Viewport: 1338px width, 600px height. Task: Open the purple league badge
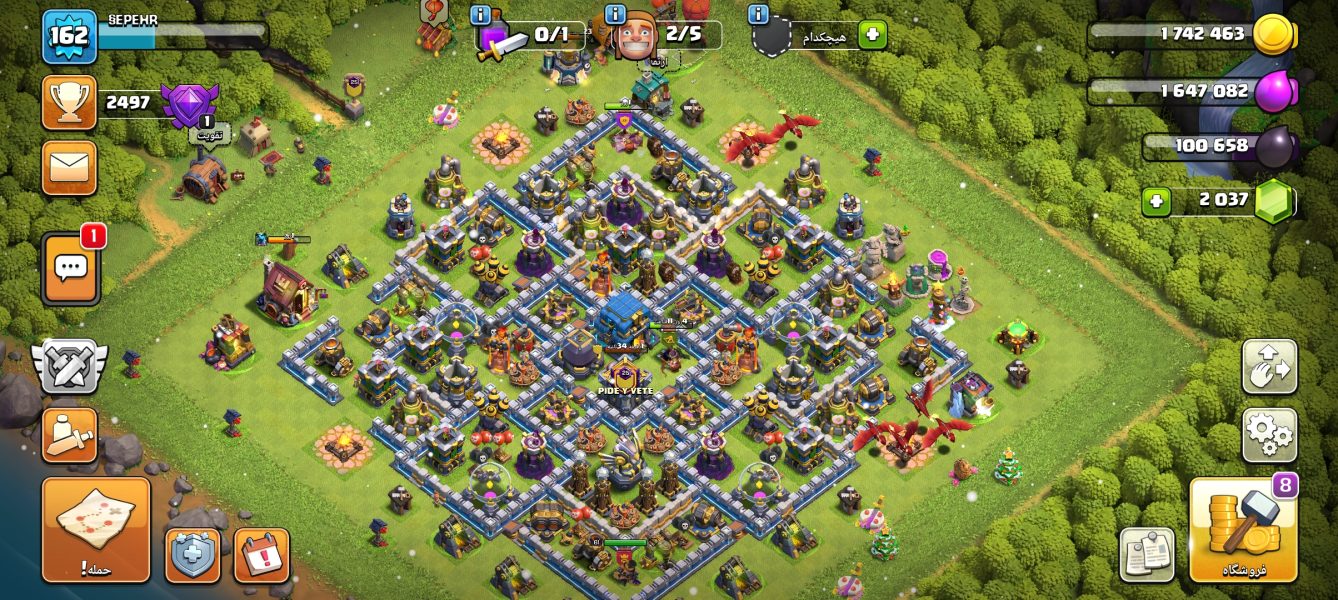coord(189,104)
